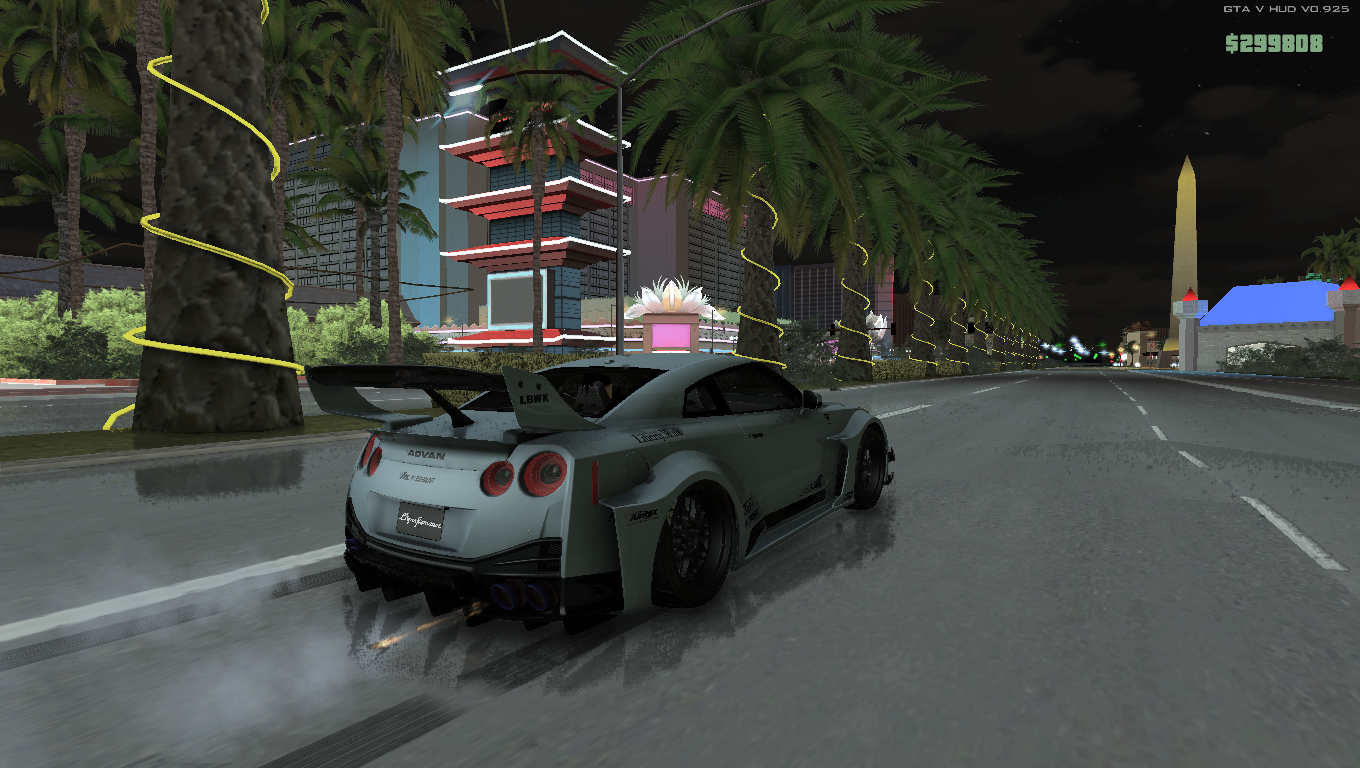Select the white obelisk monument
Image resolution: width=1360 pixels, height=768 pixels.
(1186, 230)
